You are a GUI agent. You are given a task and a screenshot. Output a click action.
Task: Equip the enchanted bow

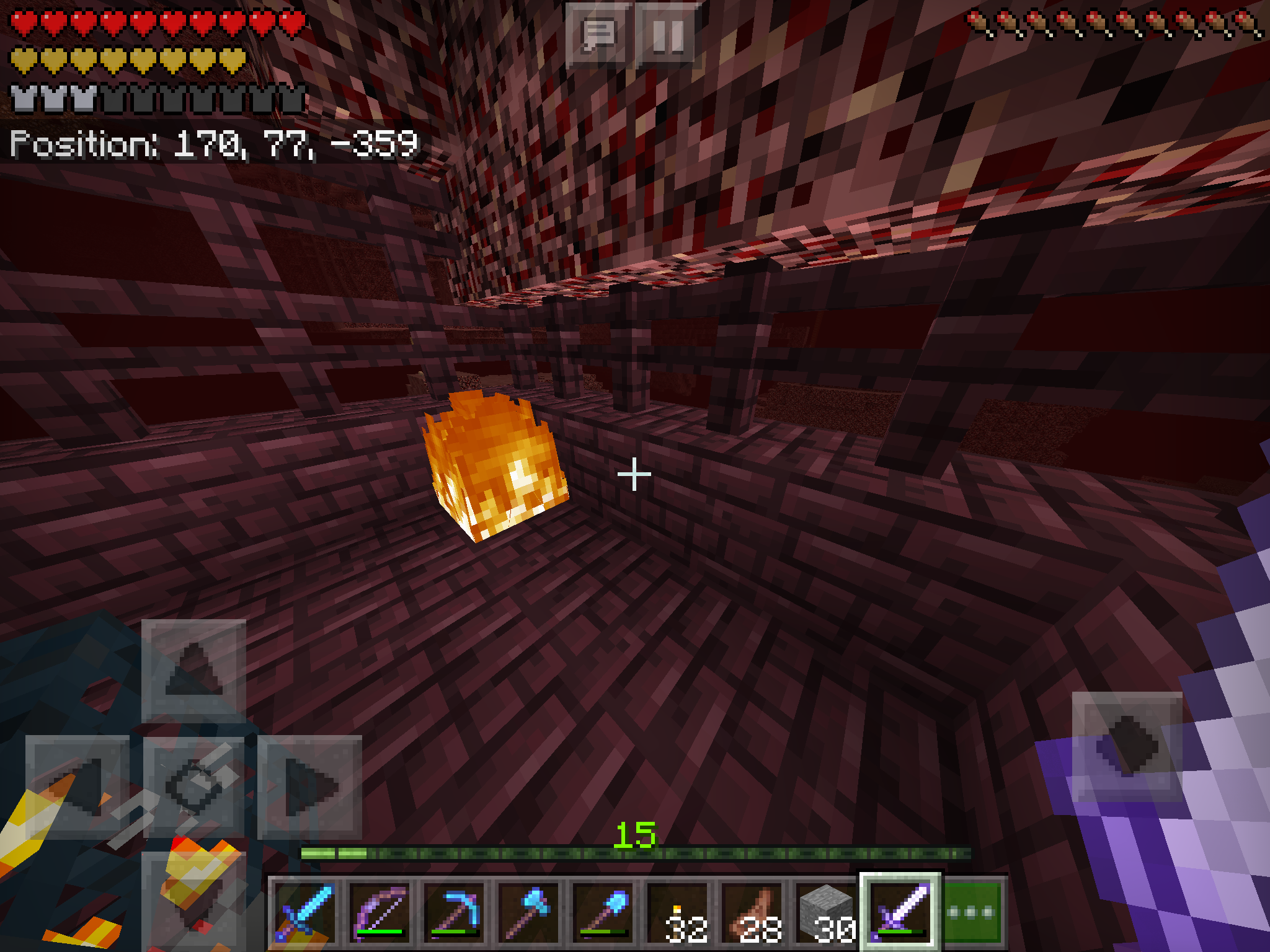(x=380, y=912)
